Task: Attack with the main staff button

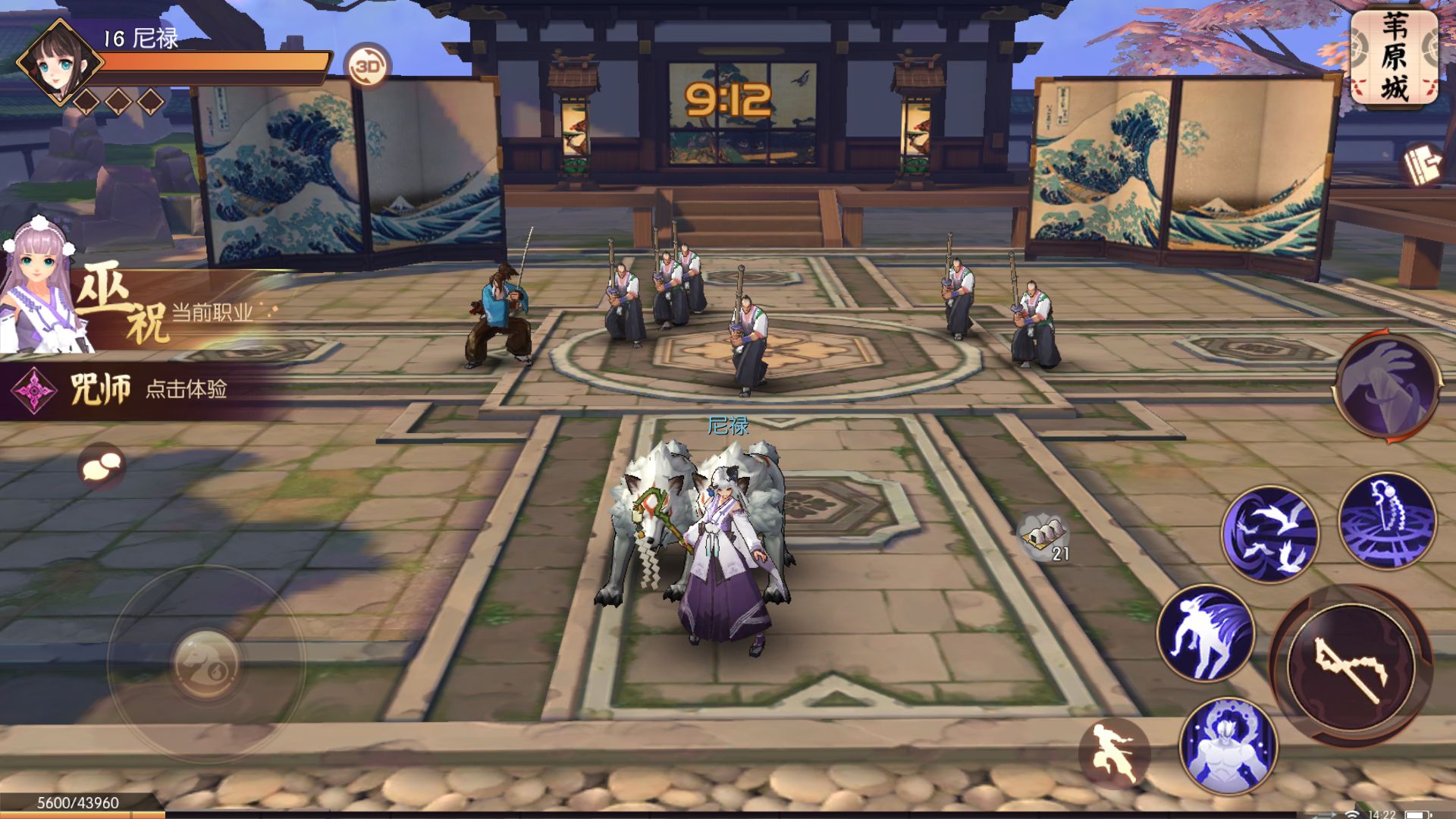Action: 1351,666
